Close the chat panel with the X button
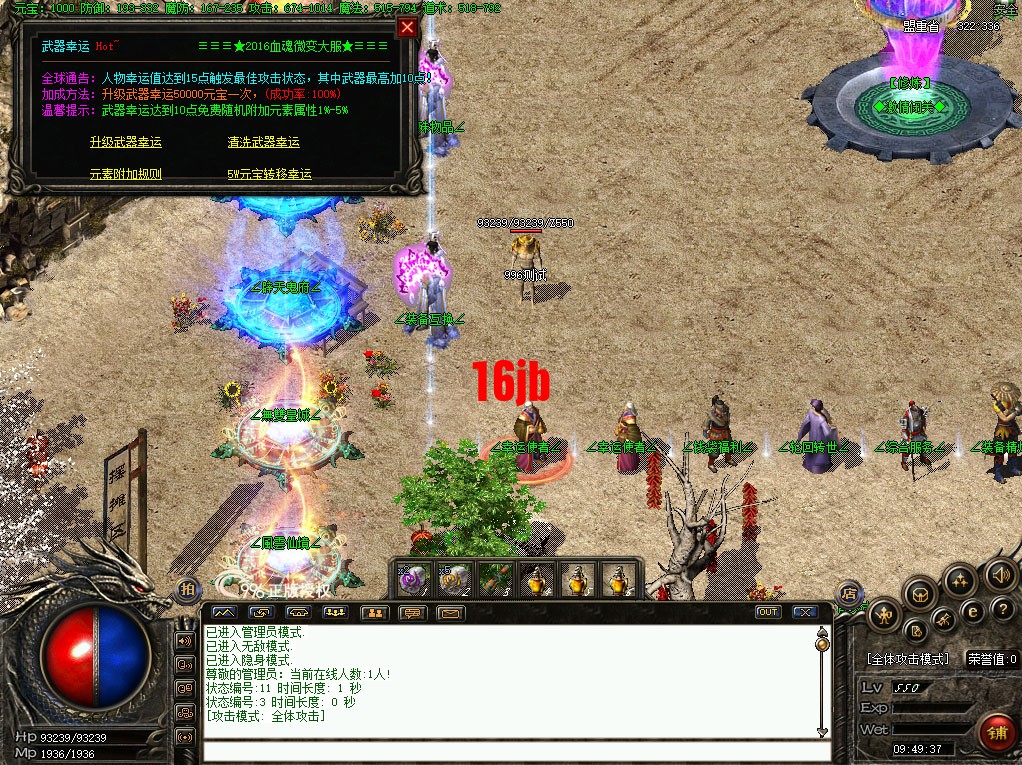The height and width of the screenshot is (765, 1022). (804, 612)
